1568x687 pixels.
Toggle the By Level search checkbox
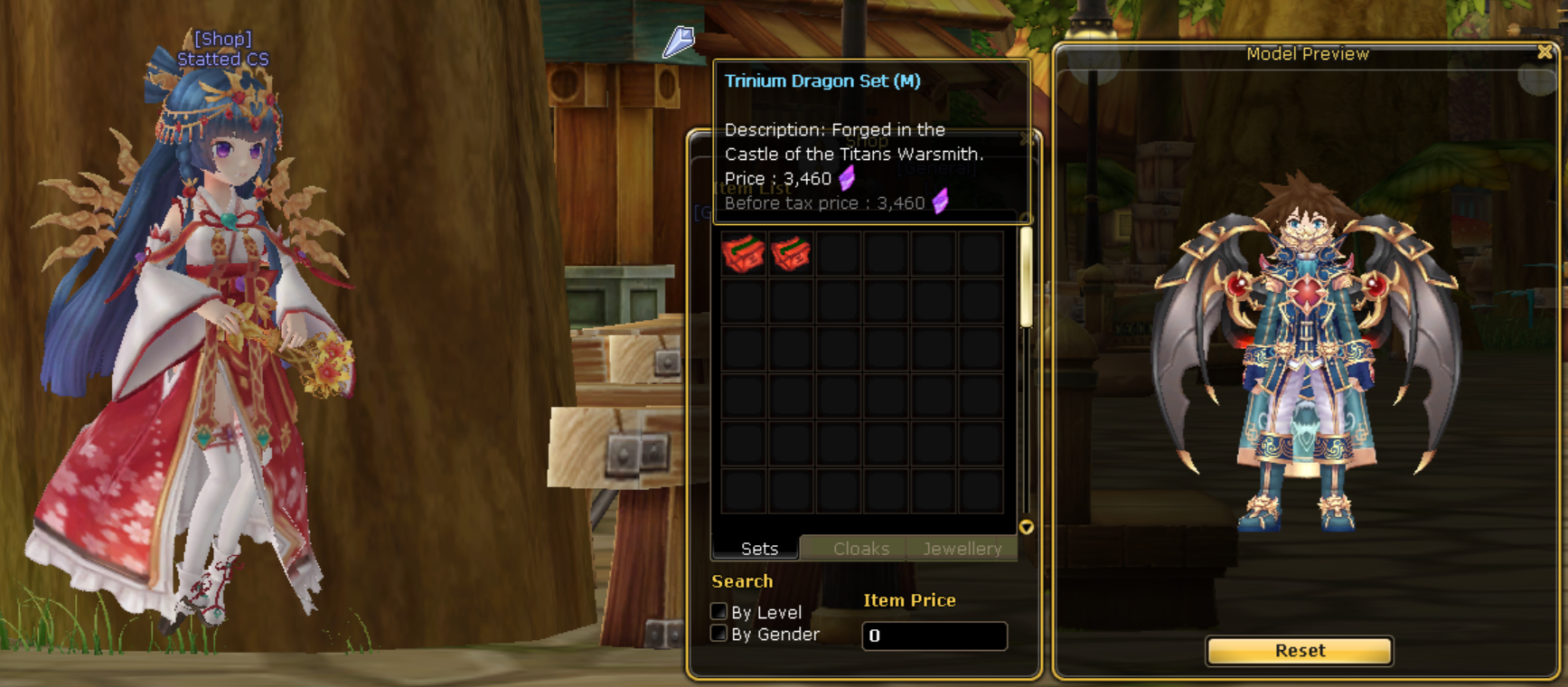(x=719, y=612)
